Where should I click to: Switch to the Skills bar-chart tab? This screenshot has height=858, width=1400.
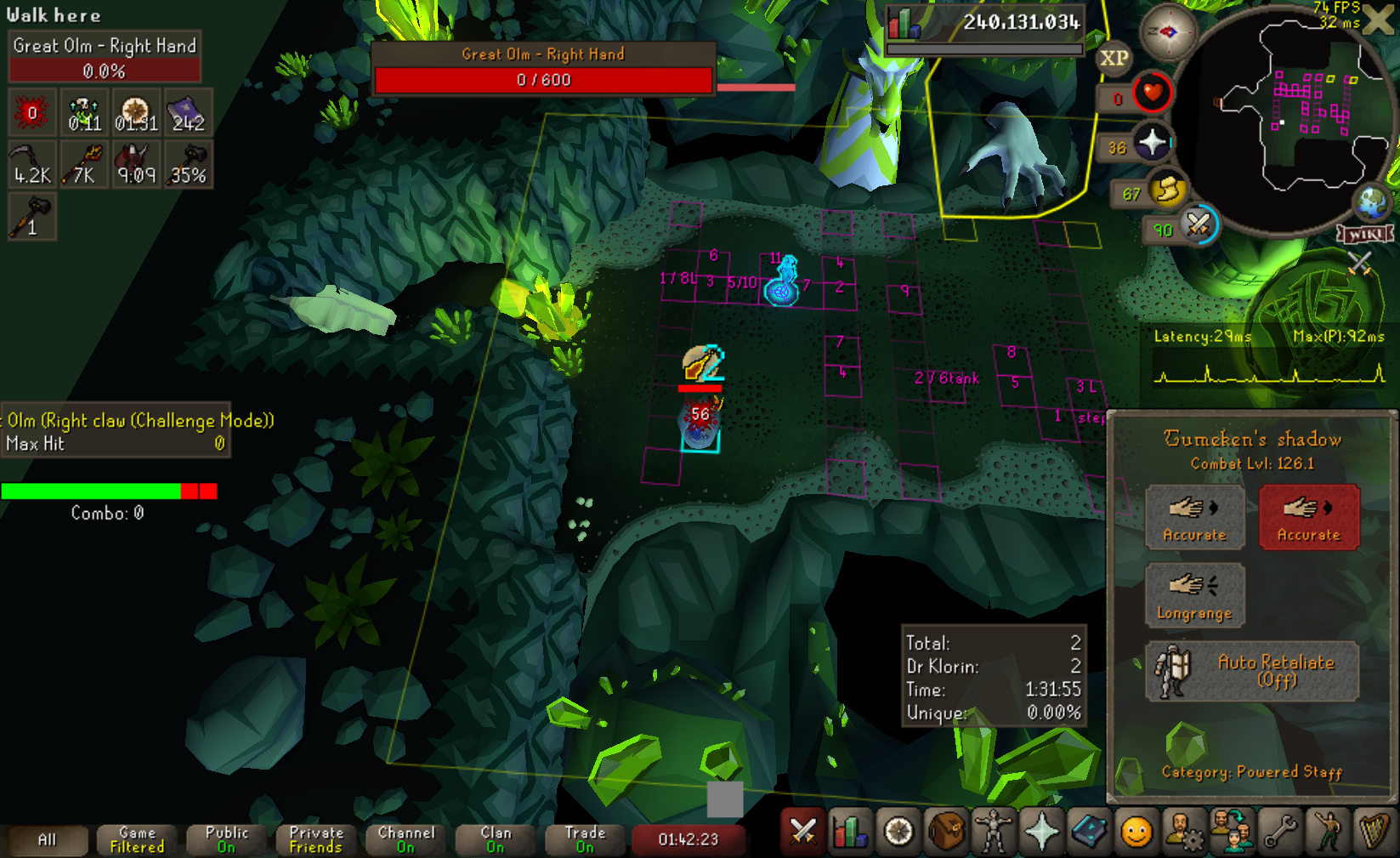(x=850, y=832)
